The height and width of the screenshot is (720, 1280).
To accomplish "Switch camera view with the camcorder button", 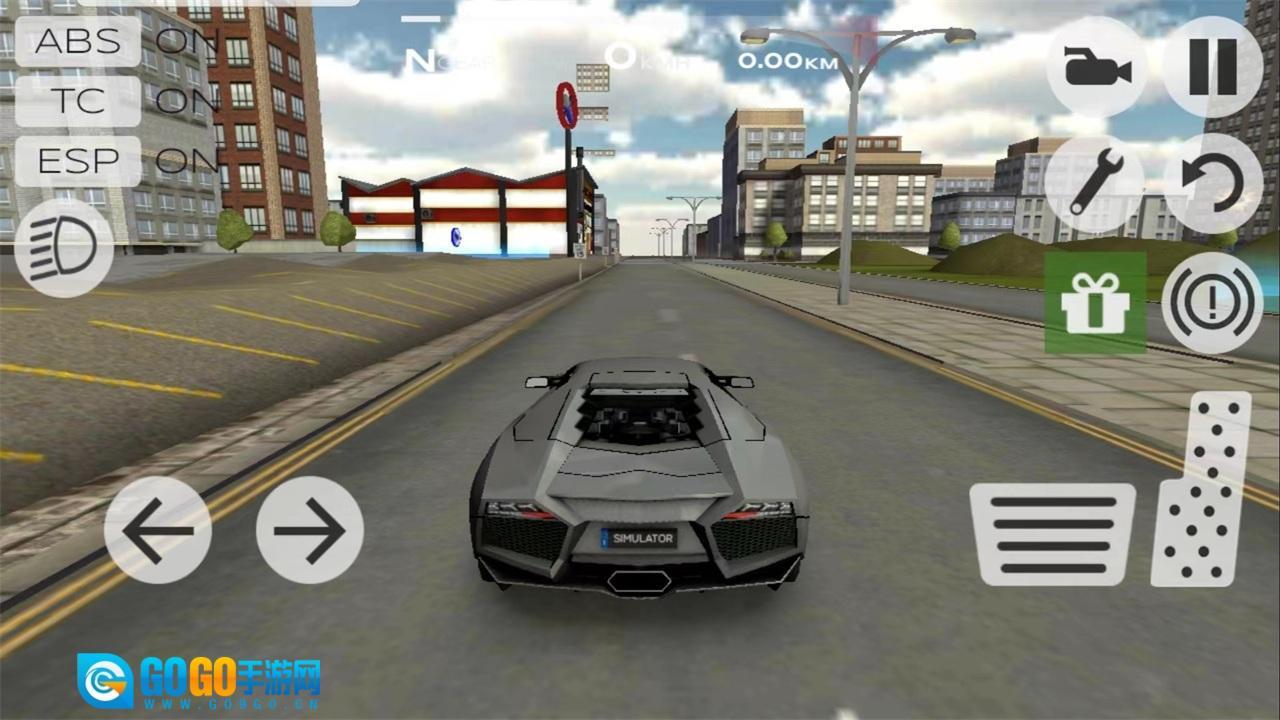I will coord(1096,68).
